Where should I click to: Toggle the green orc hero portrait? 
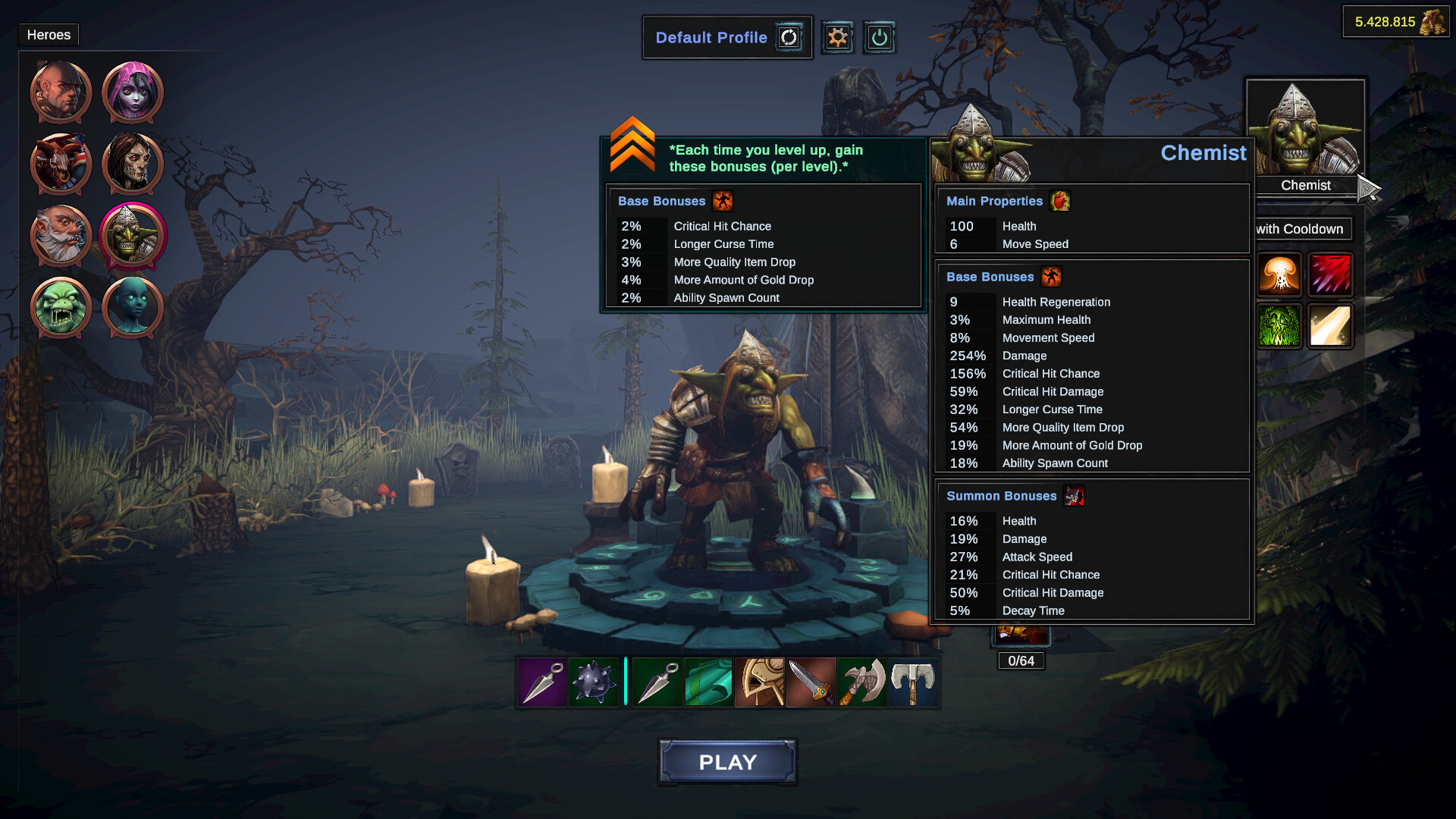coord(60,307)
